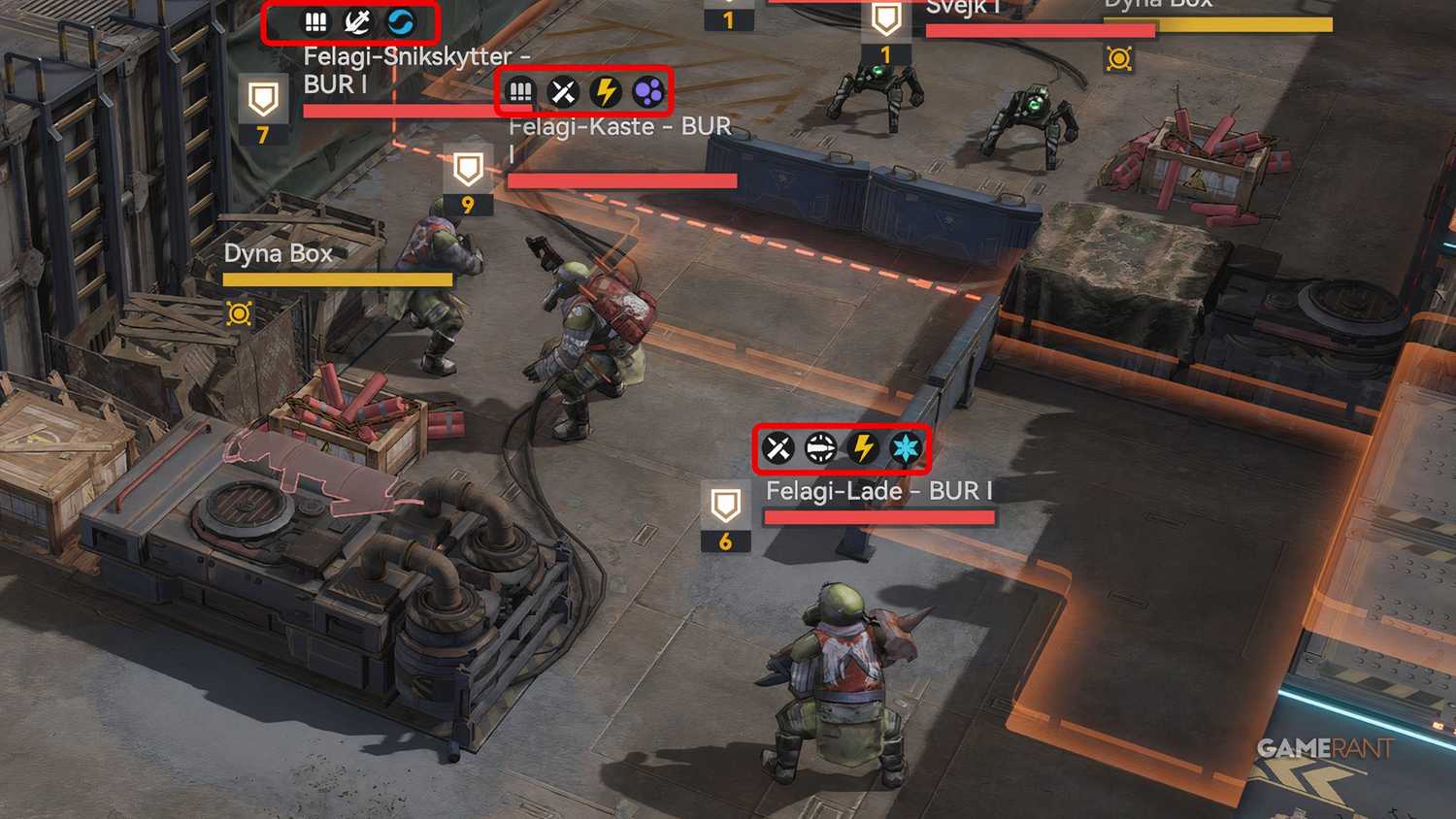The image size is (1456, 819).
Task: Select the objective marker icon under top-right Dyna Box
Action: click(x=1118, y=59)
